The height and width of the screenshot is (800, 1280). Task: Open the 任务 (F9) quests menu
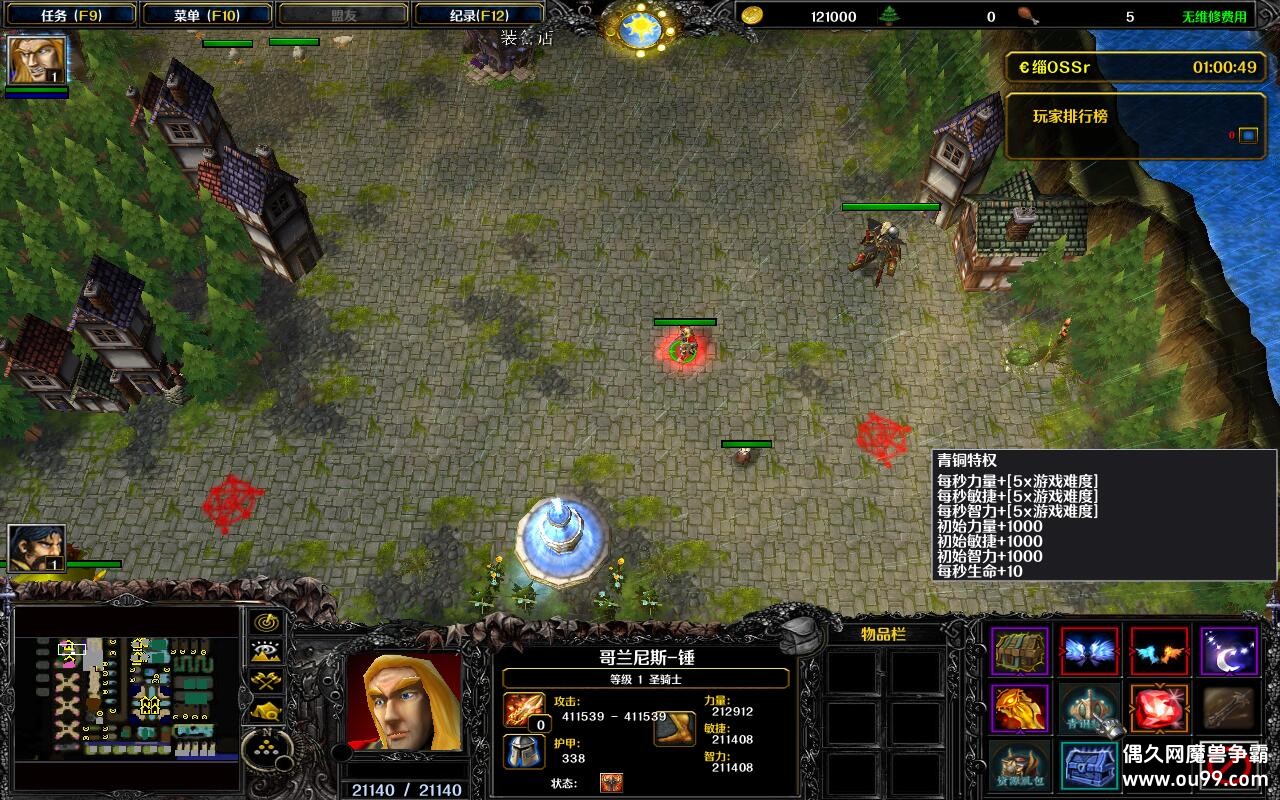pos(68,15)
